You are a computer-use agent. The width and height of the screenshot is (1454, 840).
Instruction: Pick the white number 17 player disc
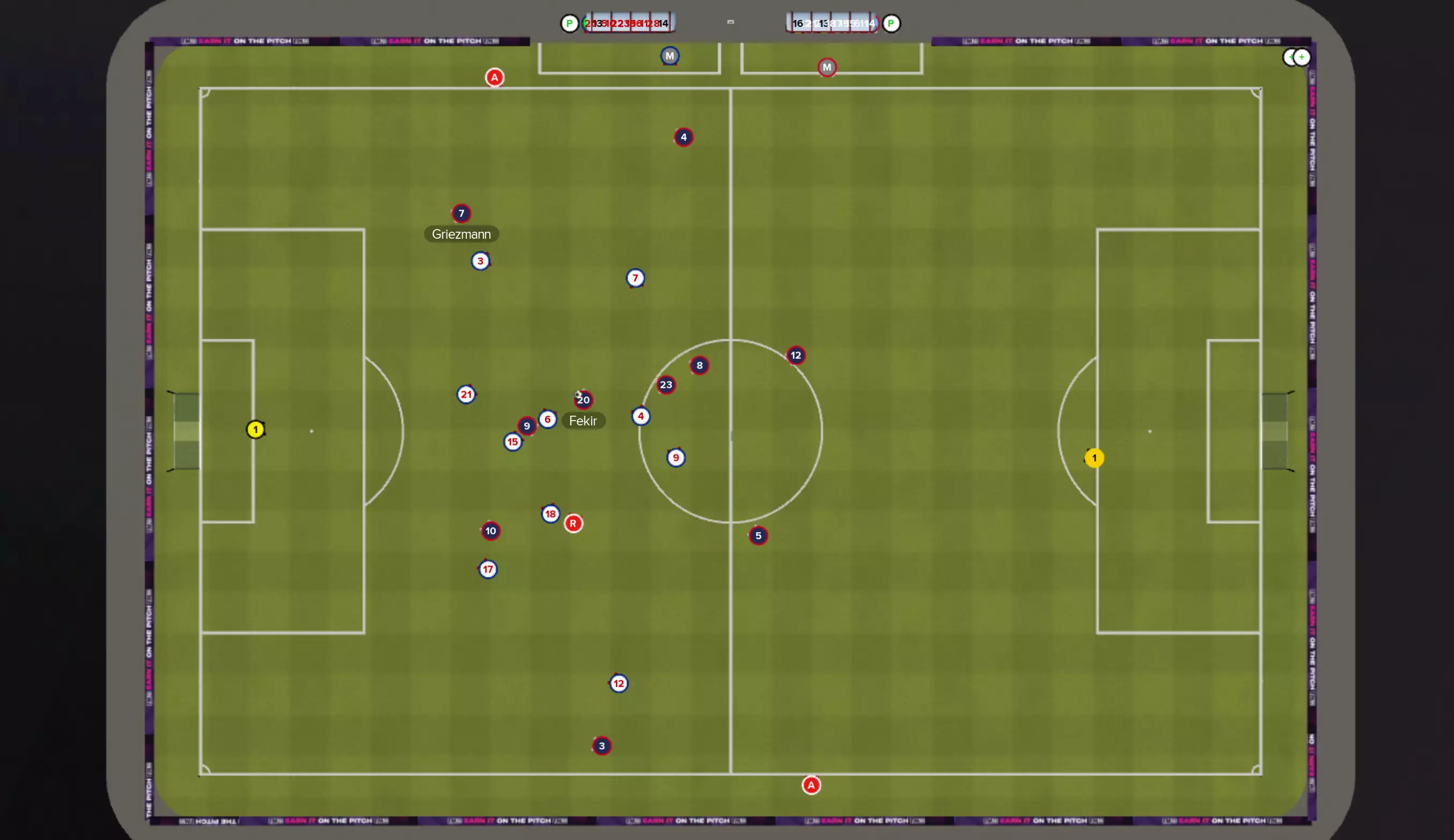pos(488,570)
